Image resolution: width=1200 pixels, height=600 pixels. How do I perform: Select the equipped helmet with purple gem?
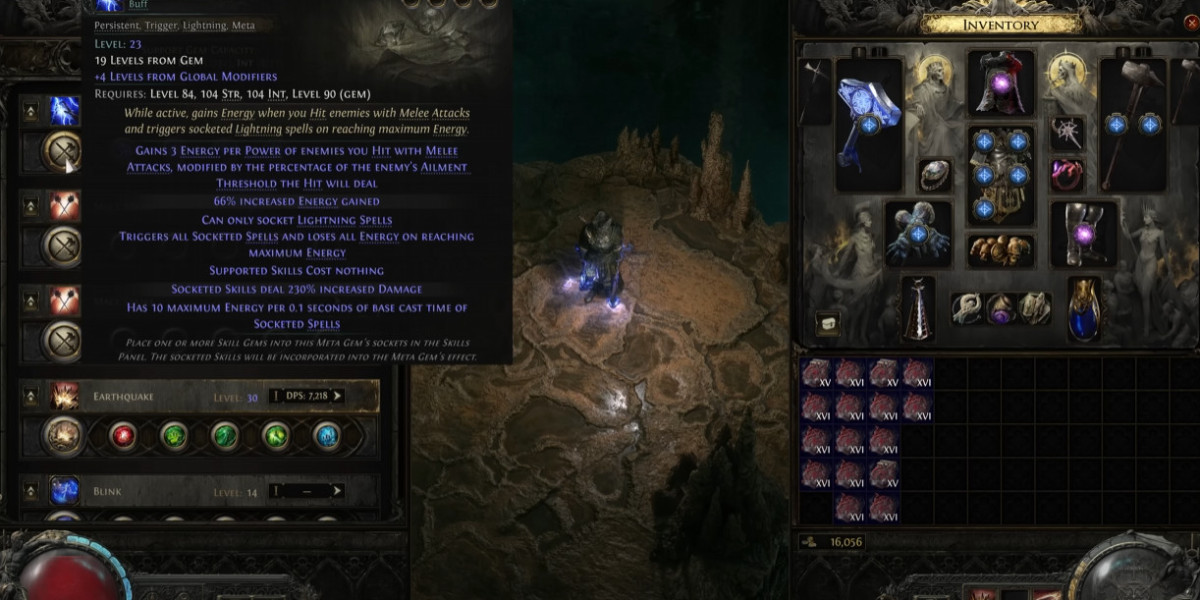pos(1000,82)
